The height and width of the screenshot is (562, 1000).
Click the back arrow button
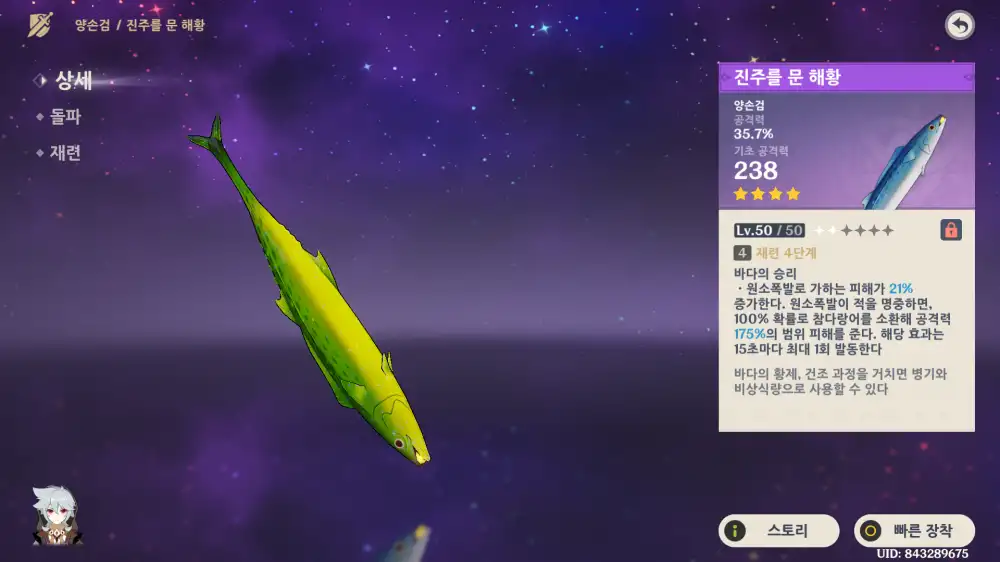960,26
